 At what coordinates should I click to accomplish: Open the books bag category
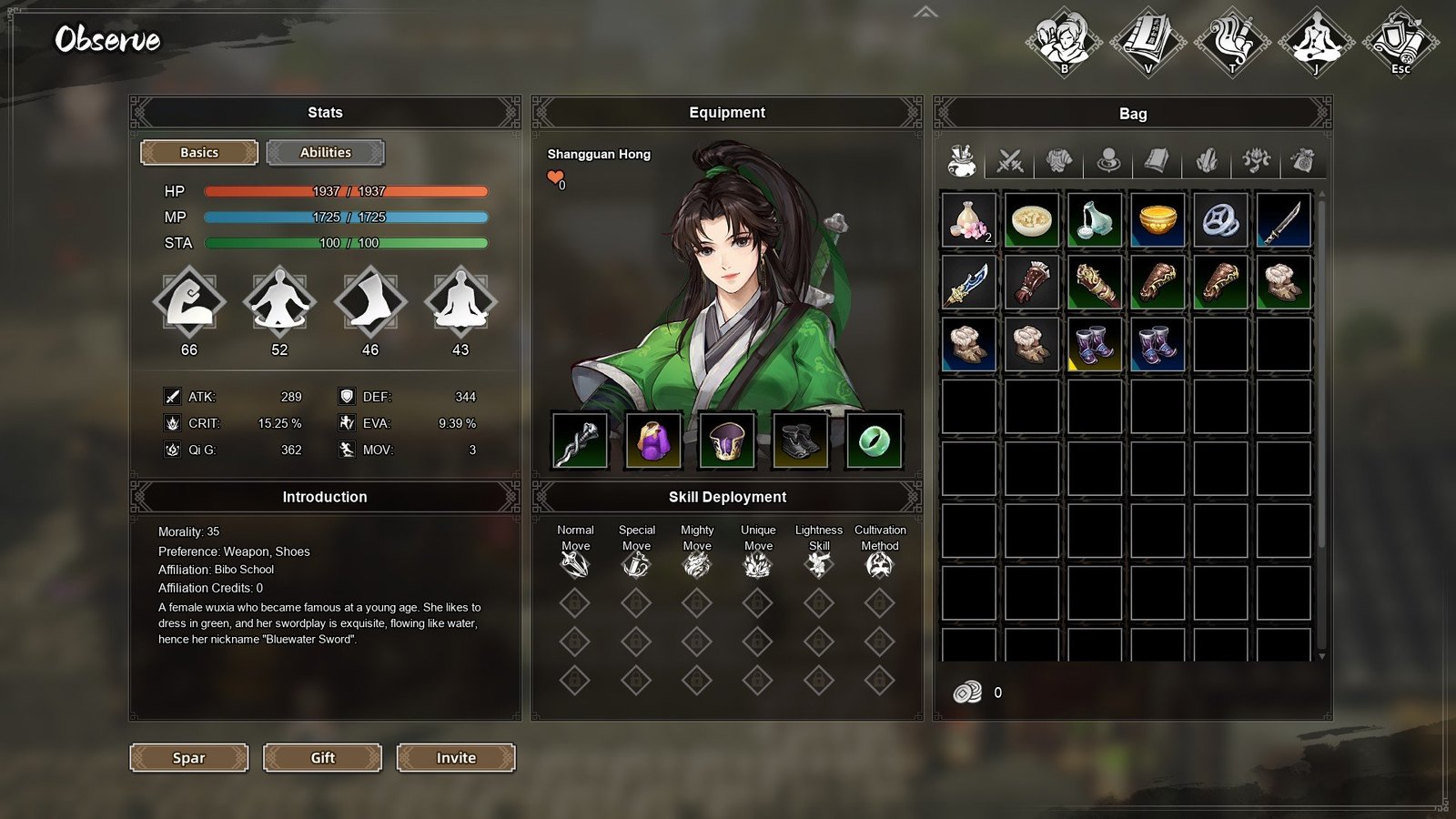tap(1157, 161)
